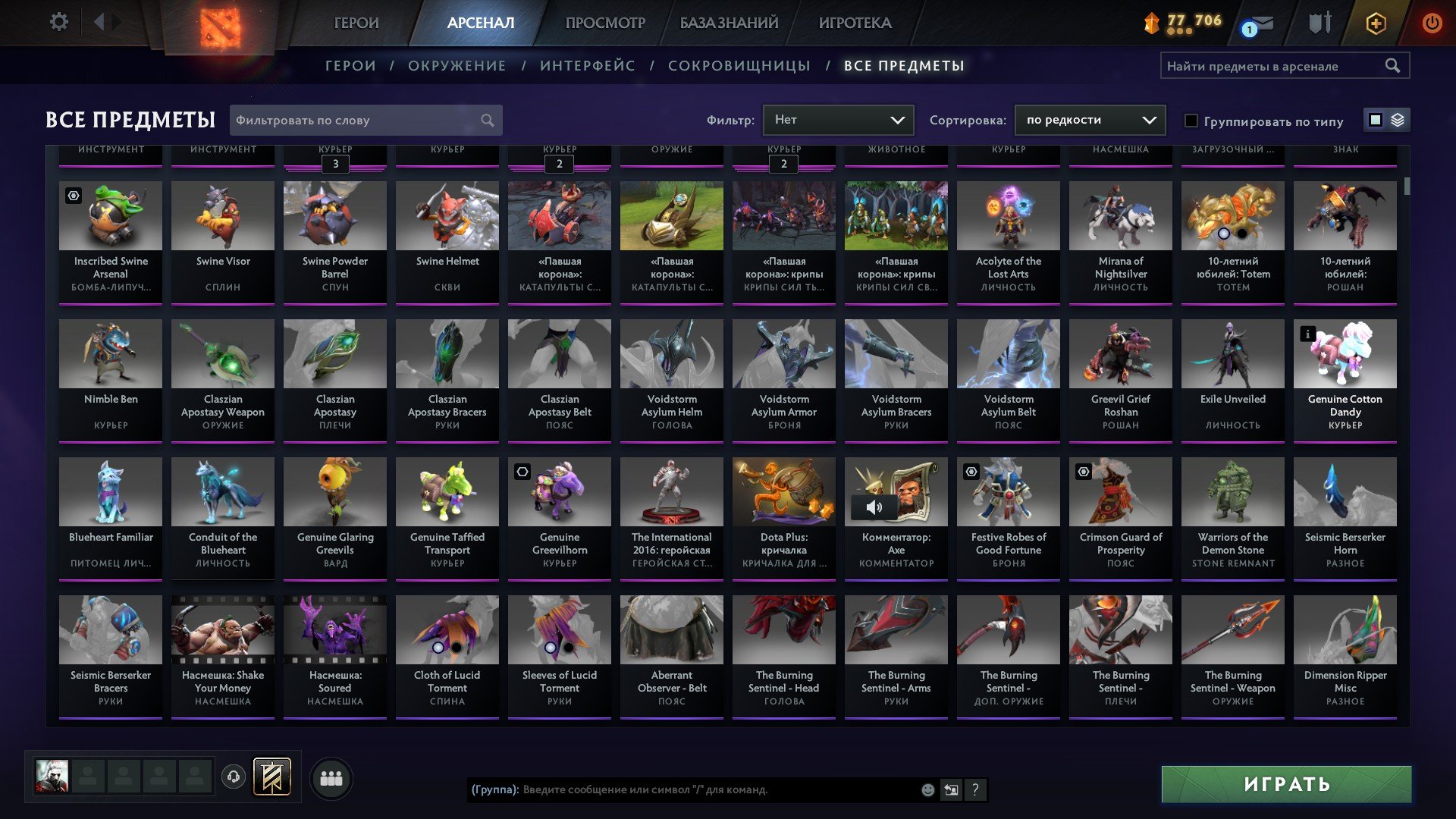Enable the Группировать по типу checkbox
The image size is (1456, 819).
tap(1191, 121)
